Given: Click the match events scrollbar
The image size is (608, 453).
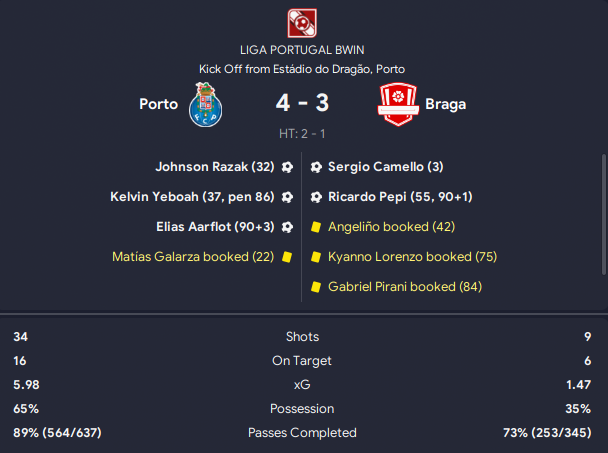Looking at the screenshot, I should pos(603,215).
